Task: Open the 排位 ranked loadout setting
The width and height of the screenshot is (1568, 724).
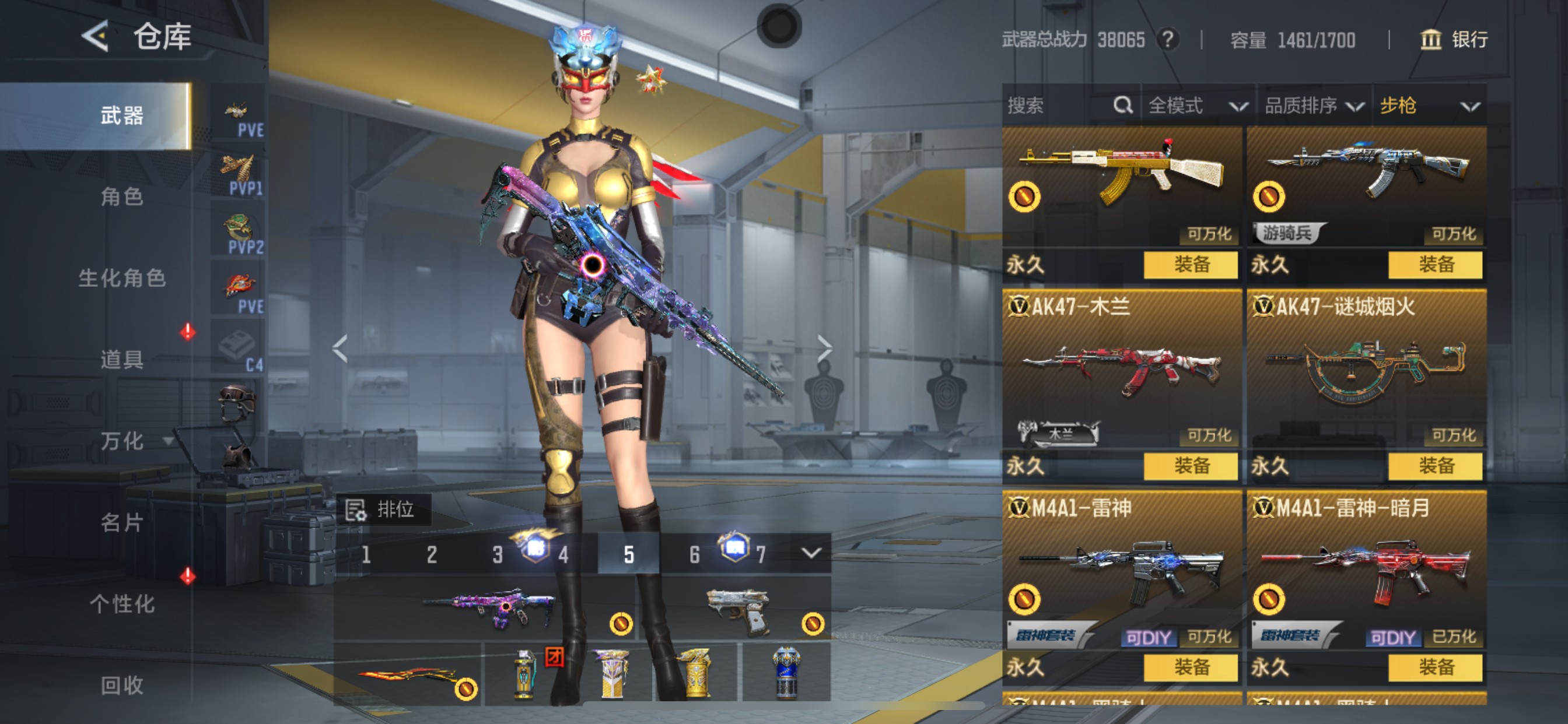Action: [383, 509]
